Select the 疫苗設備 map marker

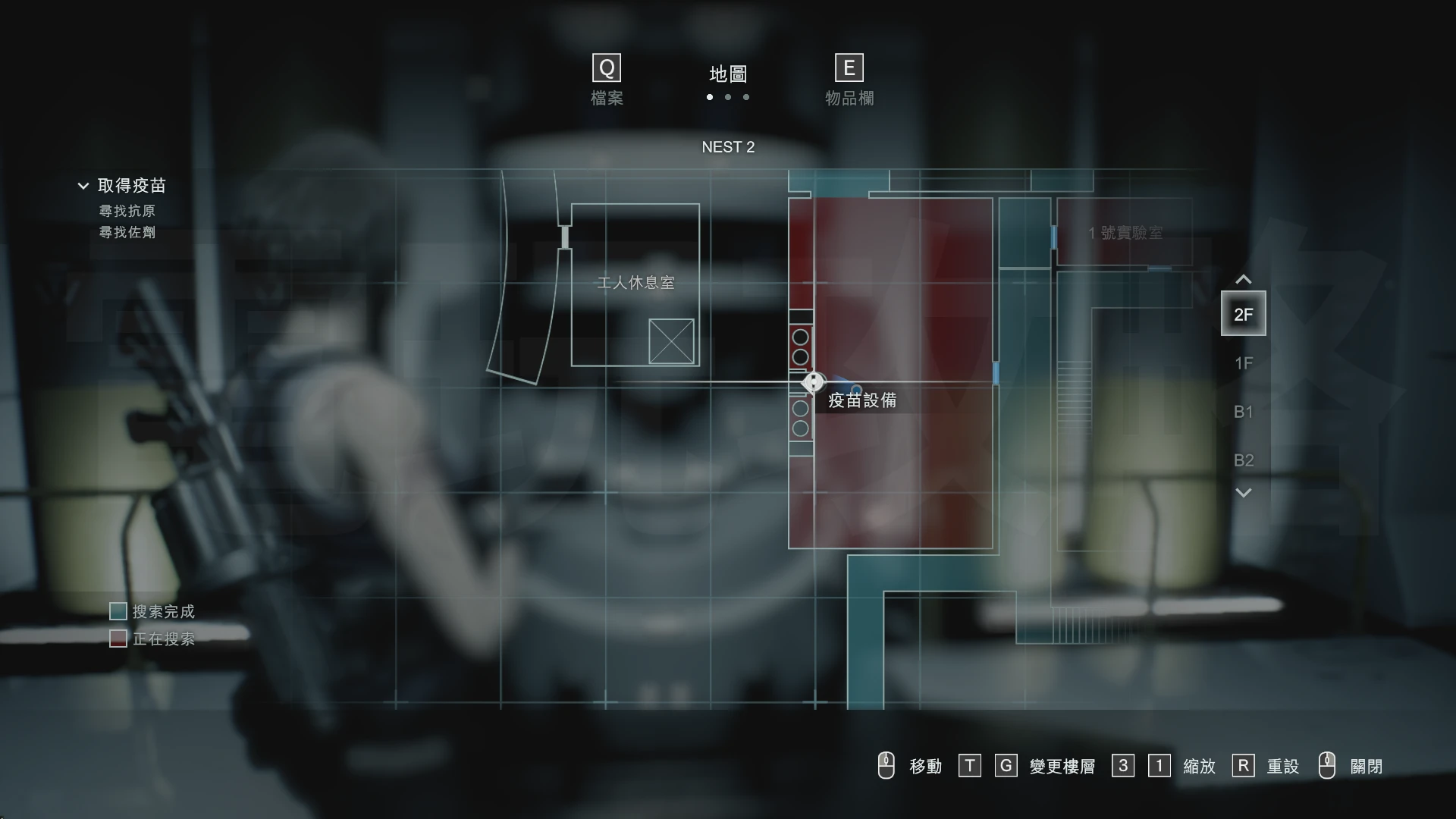(x=813, y=382)
